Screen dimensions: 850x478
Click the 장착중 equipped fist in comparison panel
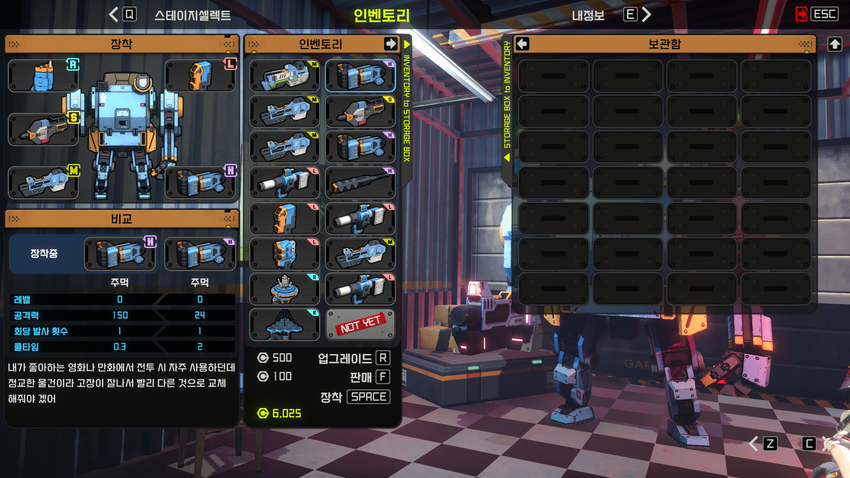pyautogui.click(x=120, y=254)
